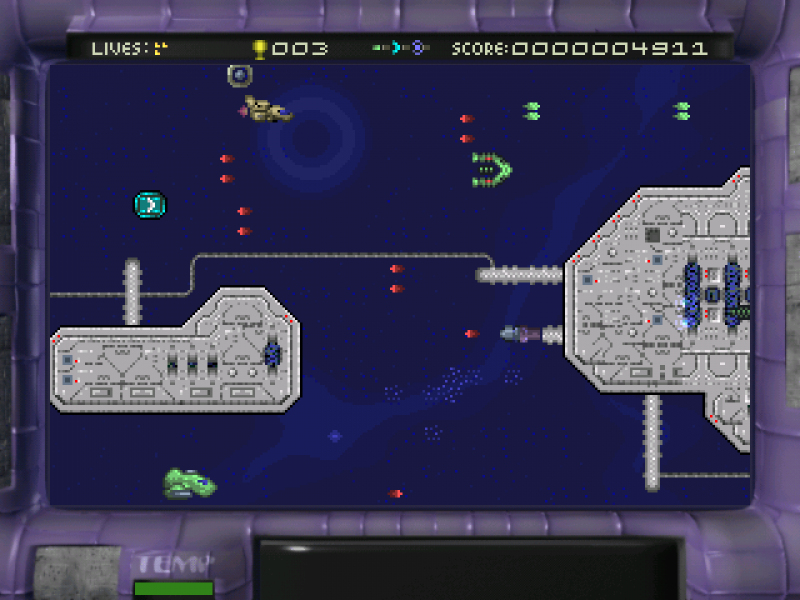Click the yellow ship lives icon
The image size is (800, 600).
point(161,48)
